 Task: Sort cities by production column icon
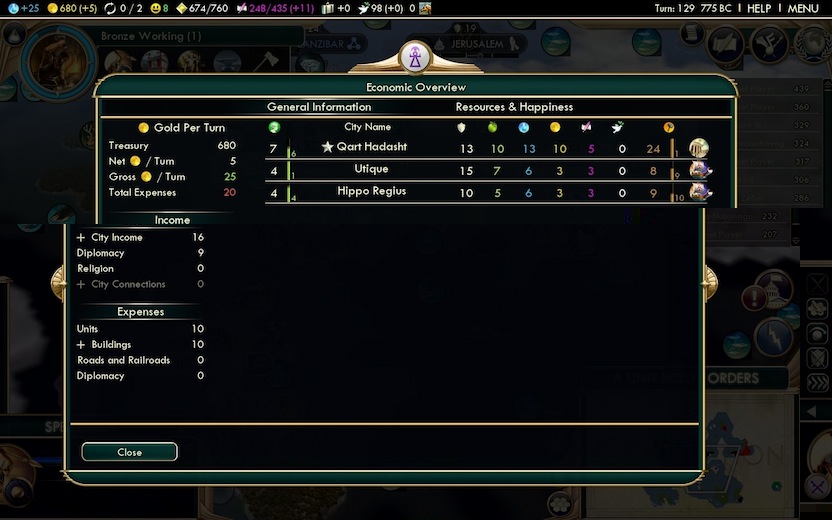pyautogui.click(x=668, y=127)
